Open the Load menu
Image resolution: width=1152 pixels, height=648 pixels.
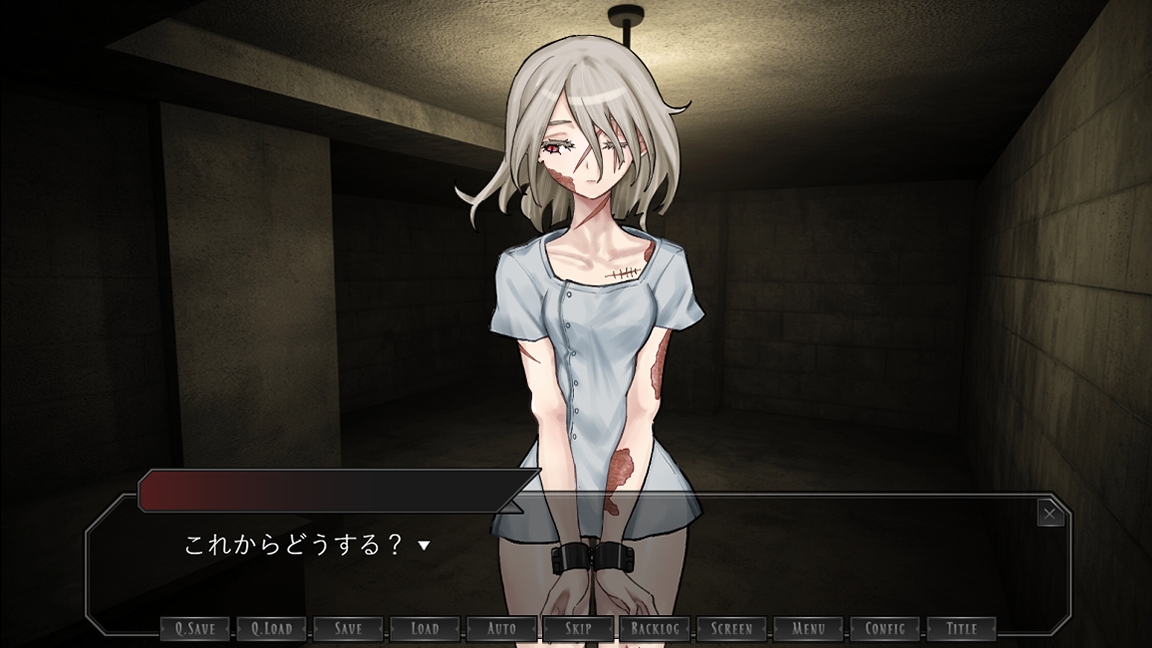tap(425, 629)
